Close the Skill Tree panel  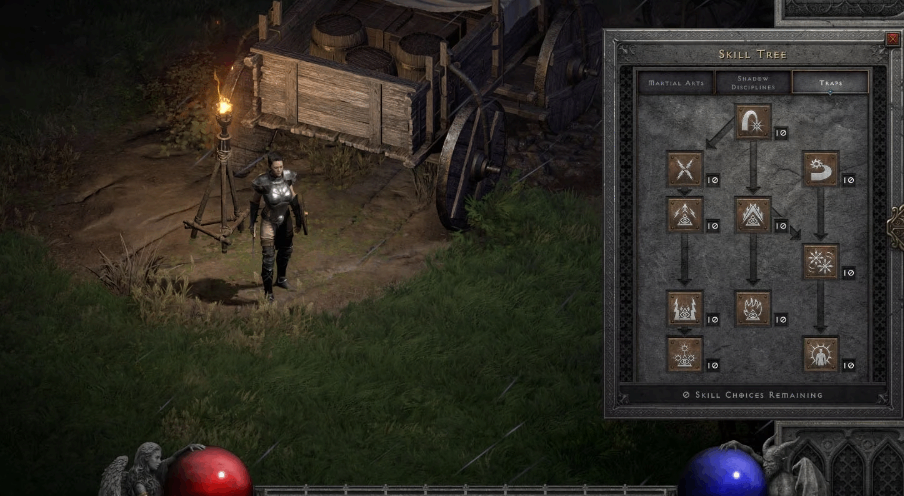[892, 39]
